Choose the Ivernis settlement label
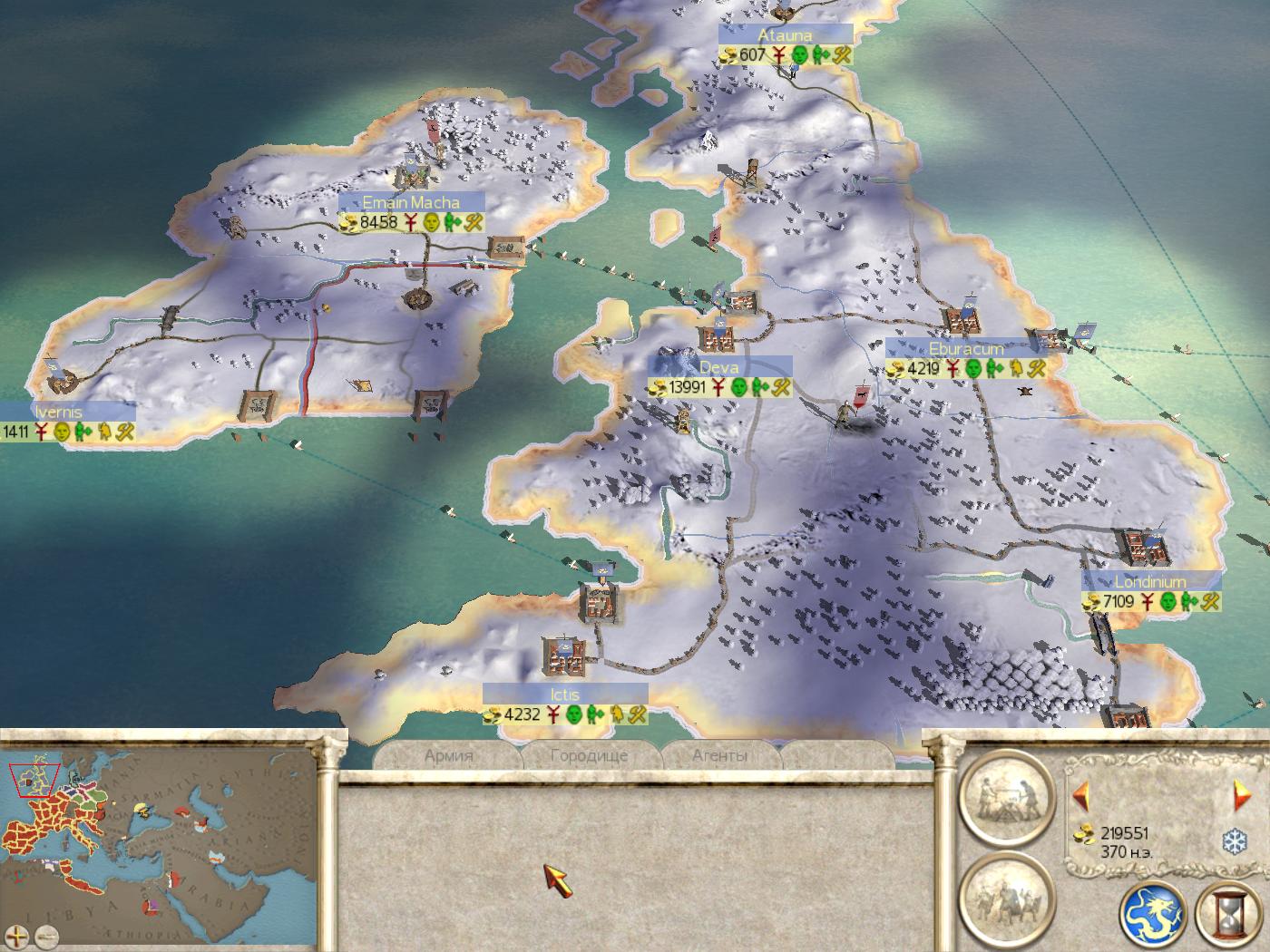The height and width of the screenshot is (952, 1270). pos(59,412)
